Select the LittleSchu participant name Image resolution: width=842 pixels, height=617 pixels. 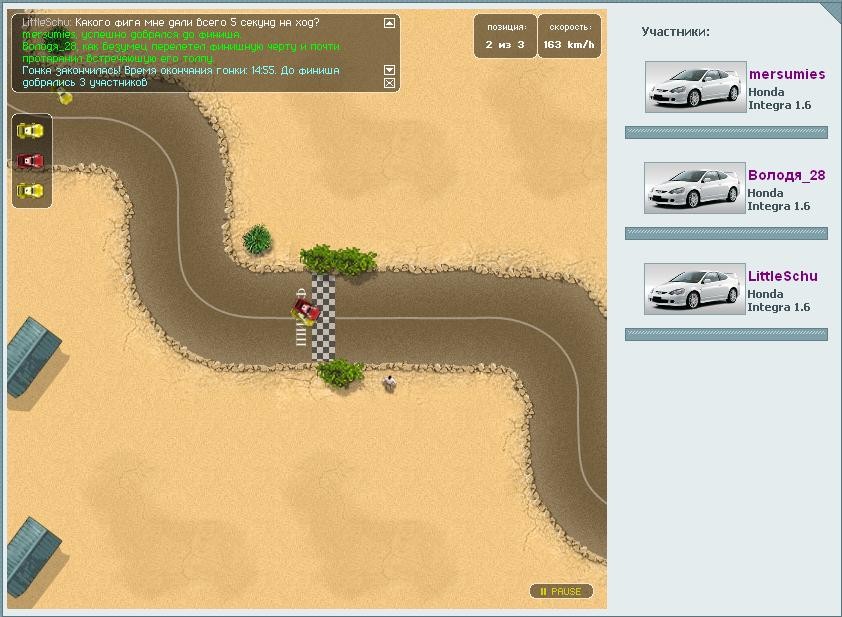click(782, 276)
